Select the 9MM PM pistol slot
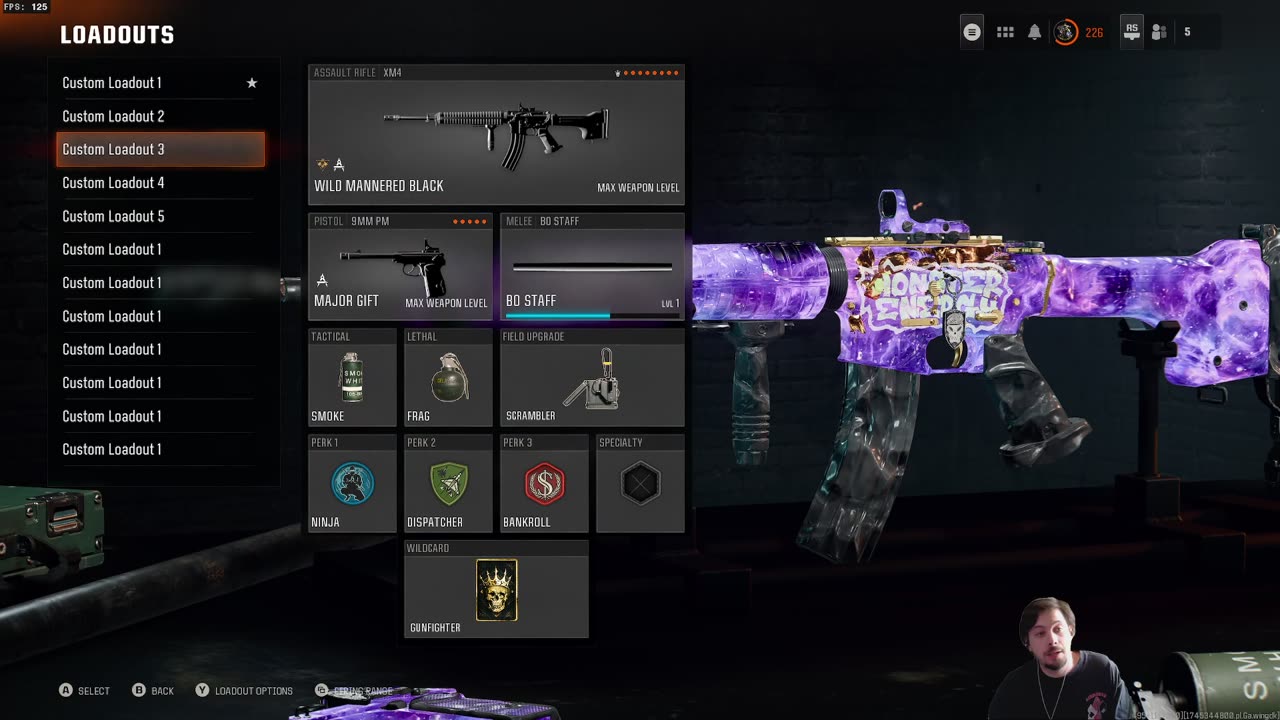The image size is (1280, 720). click(400, 266)
